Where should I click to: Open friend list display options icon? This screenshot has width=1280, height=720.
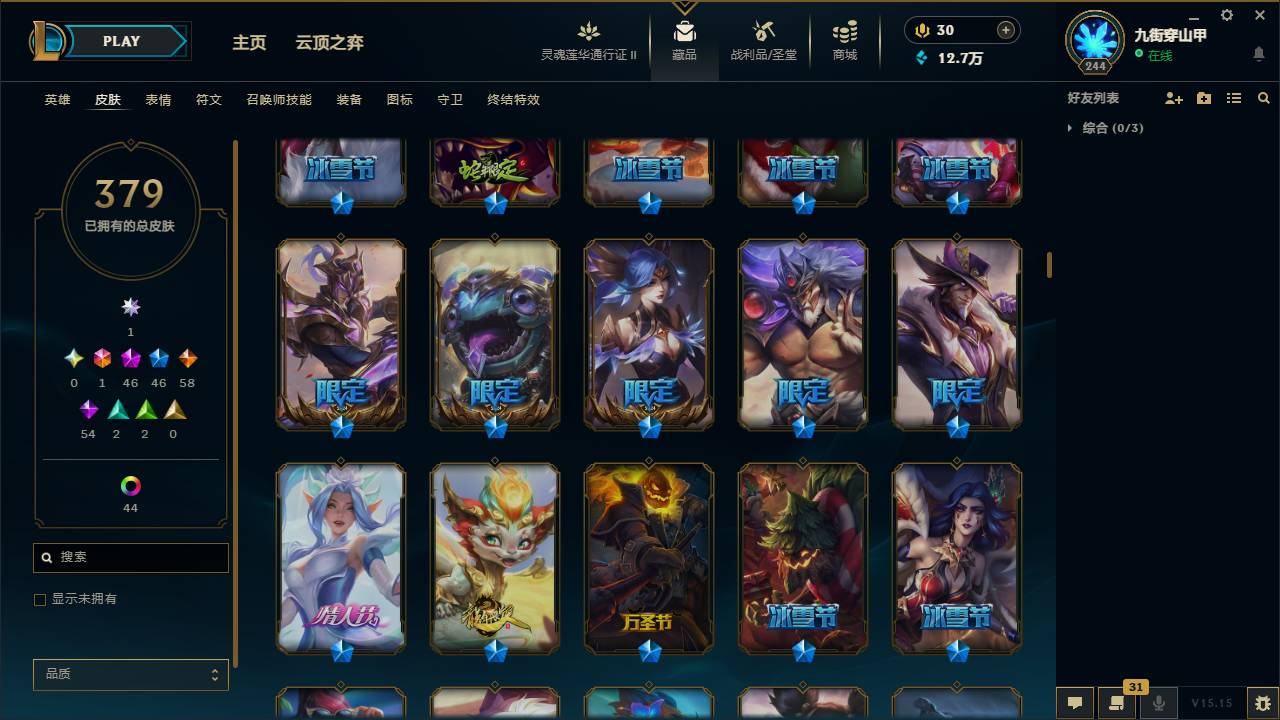(1233, 97)
